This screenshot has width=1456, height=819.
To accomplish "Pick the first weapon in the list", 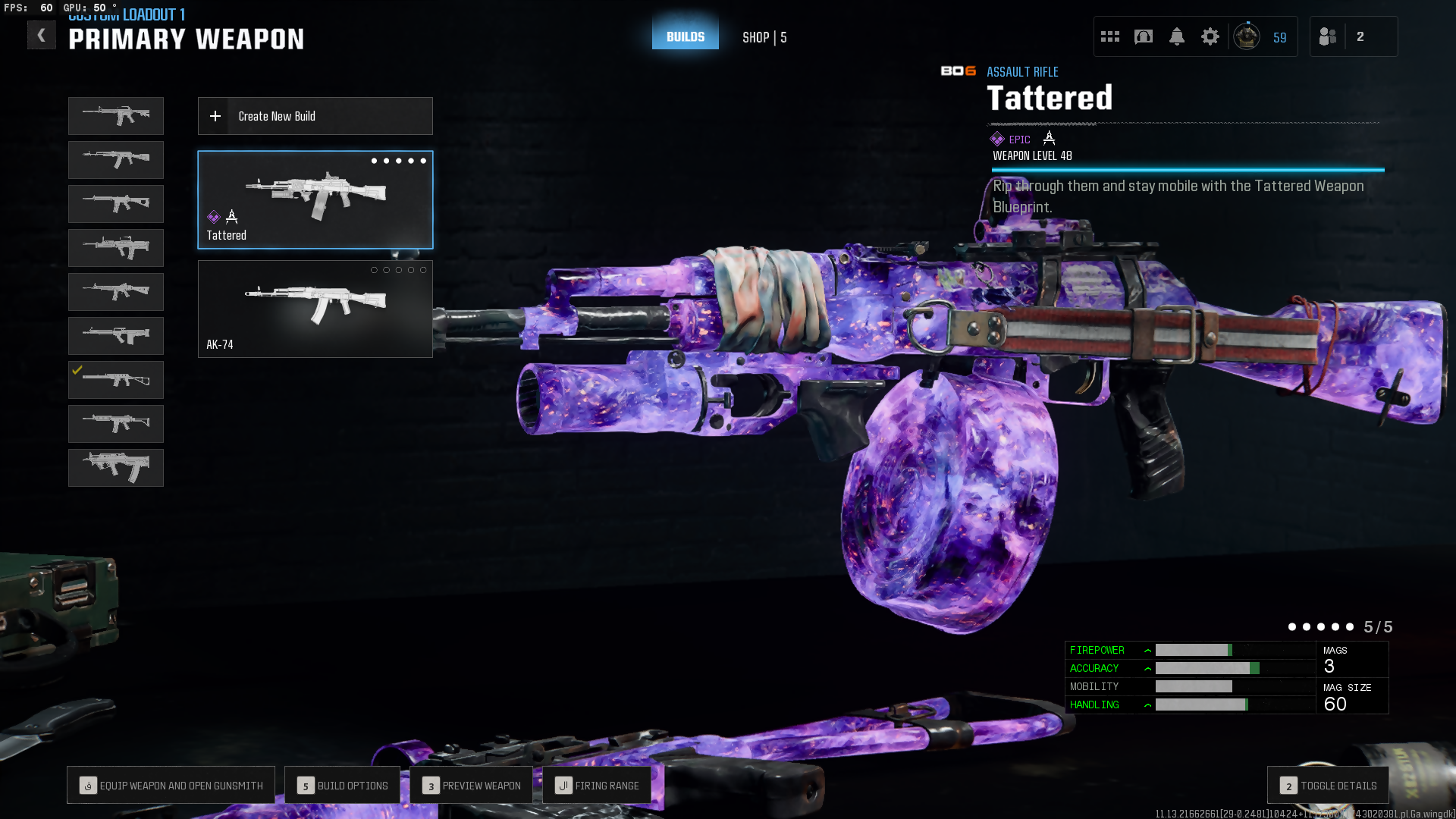I will 116,116.
